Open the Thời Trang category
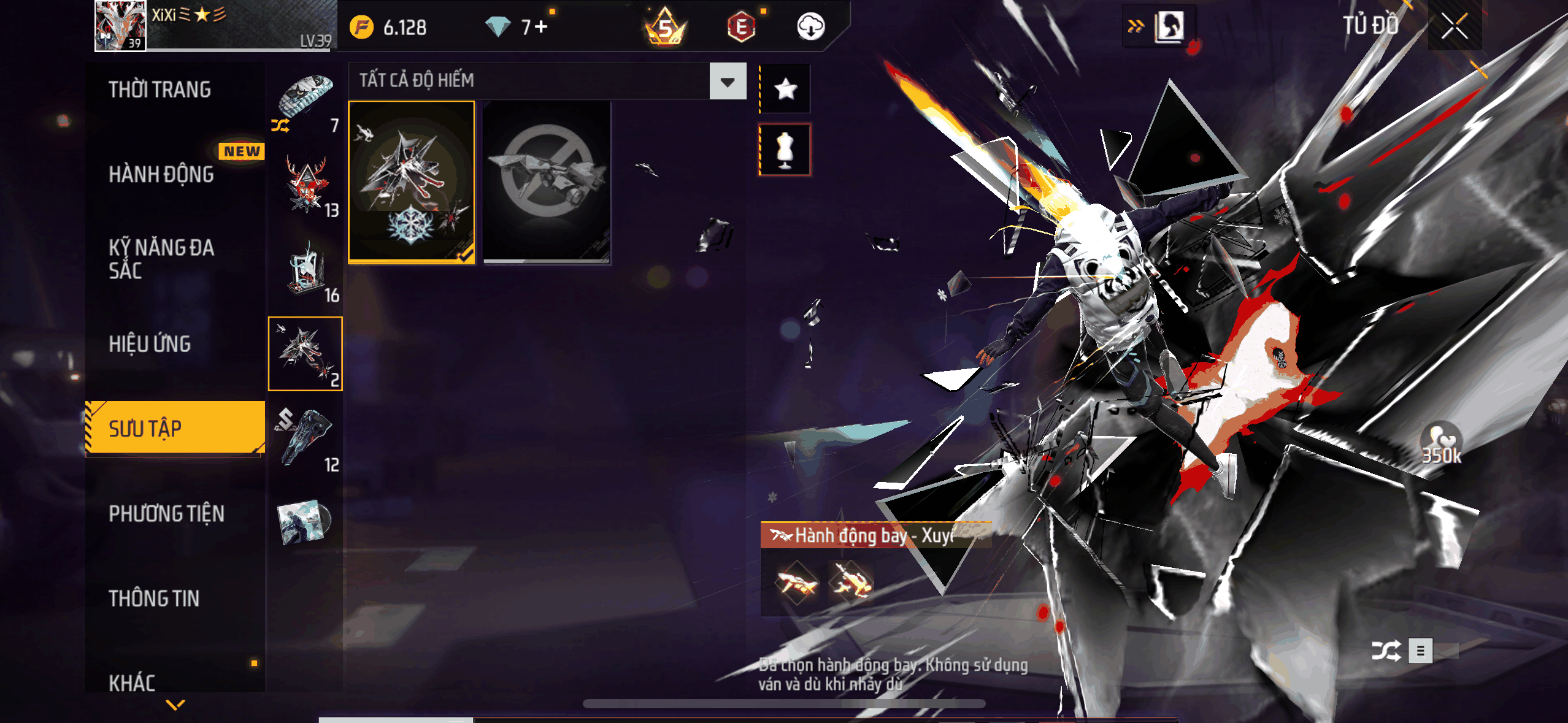The width and height of the screenshot is (1568, 723). (159, 90)
